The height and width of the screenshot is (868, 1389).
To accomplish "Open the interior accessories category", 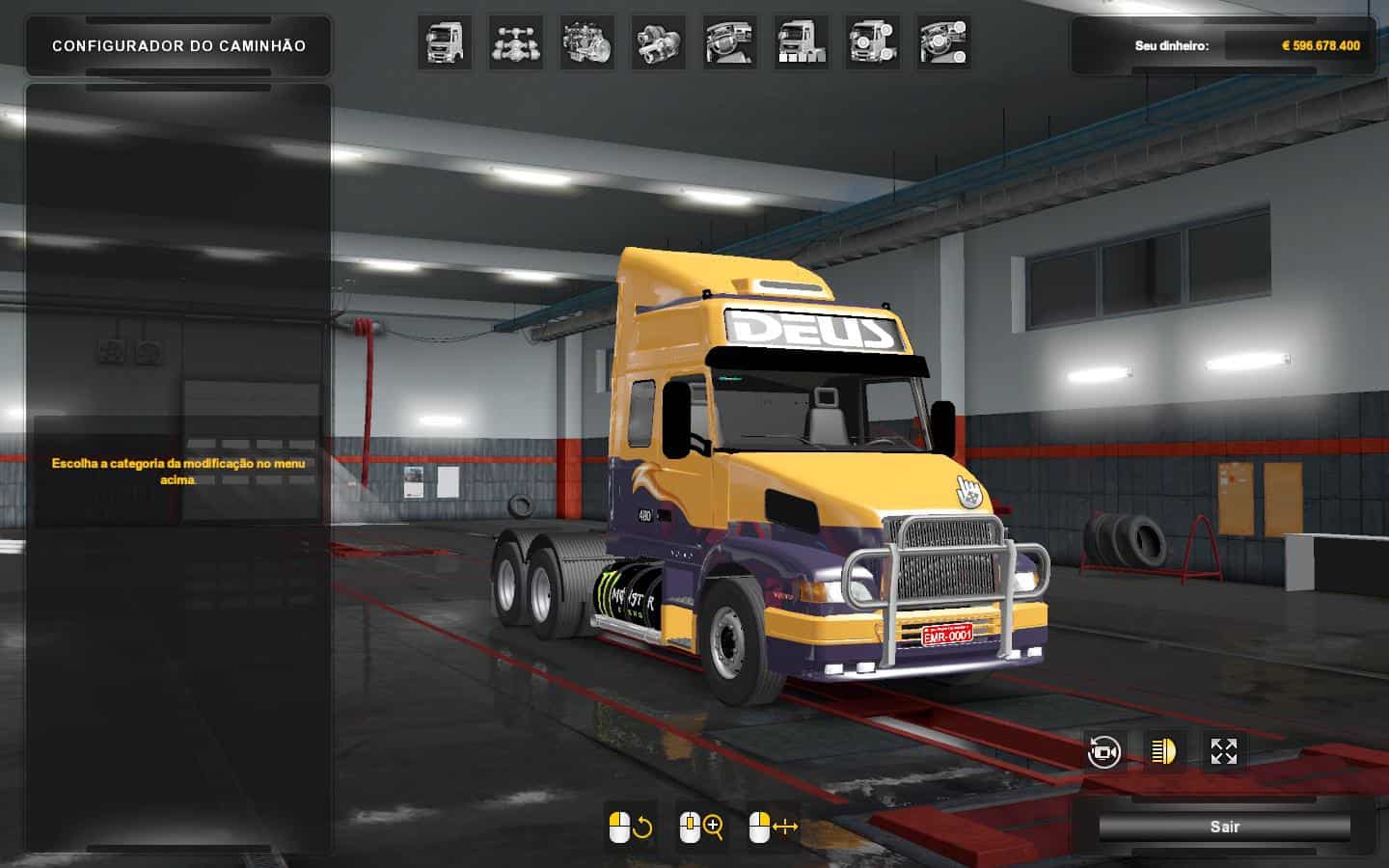I will 944,42.
